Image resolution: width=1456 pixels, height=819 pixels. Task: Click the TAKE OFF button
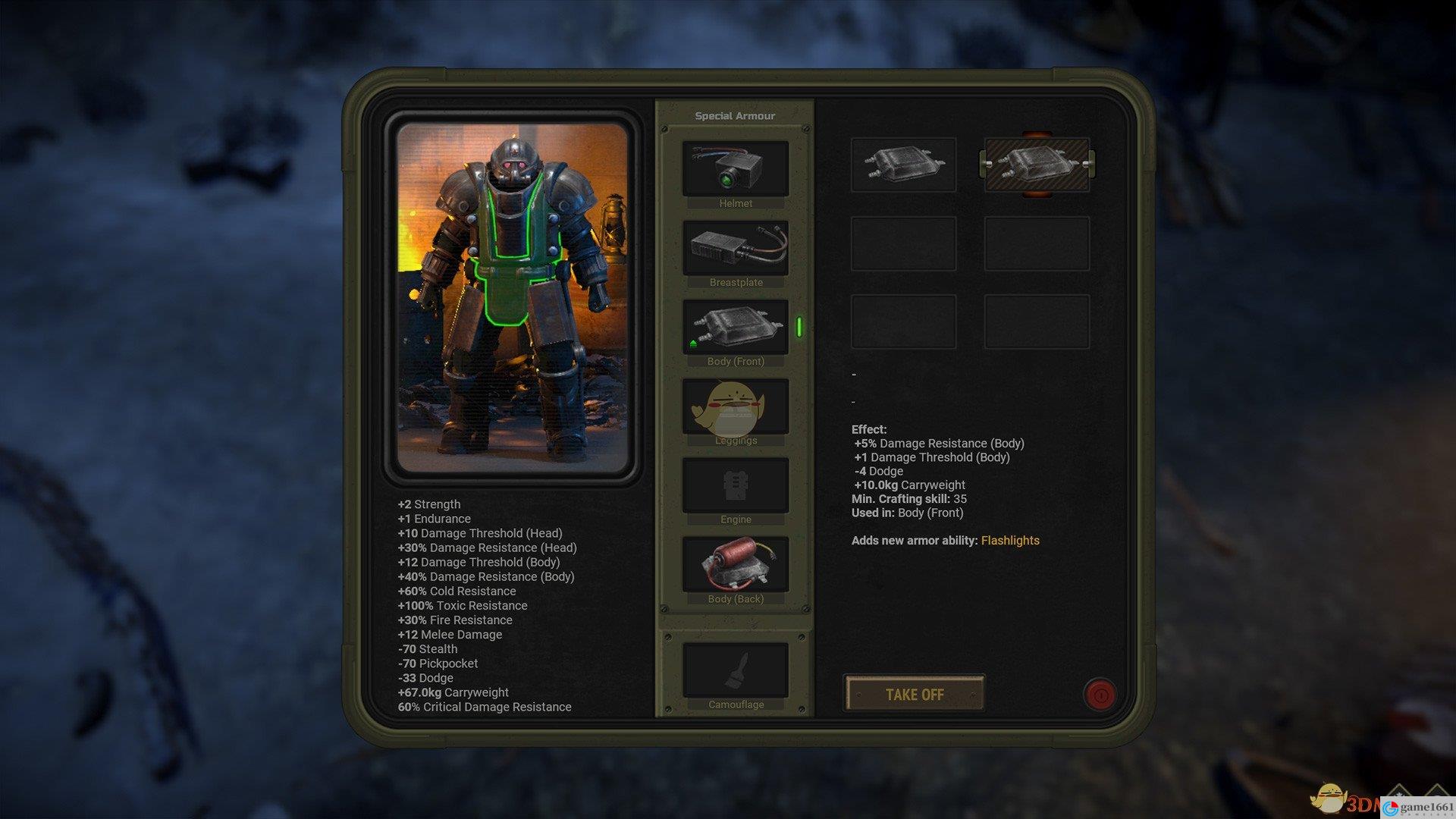click(915, 694)
